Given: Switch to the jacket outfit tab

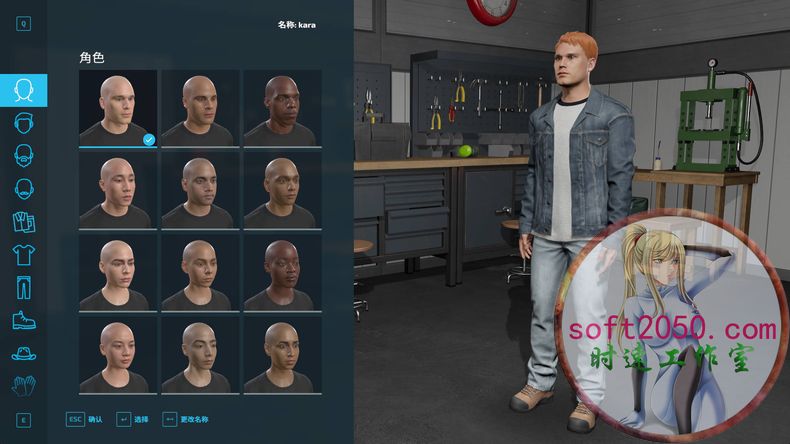Looking at the screenshot, I should (24, 221).
